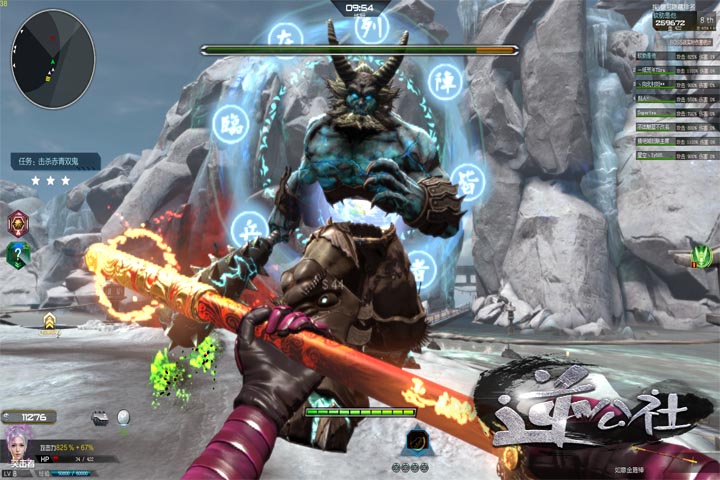Open the mission objective banner
Screen dimensions: 720x480
(56, 161)
